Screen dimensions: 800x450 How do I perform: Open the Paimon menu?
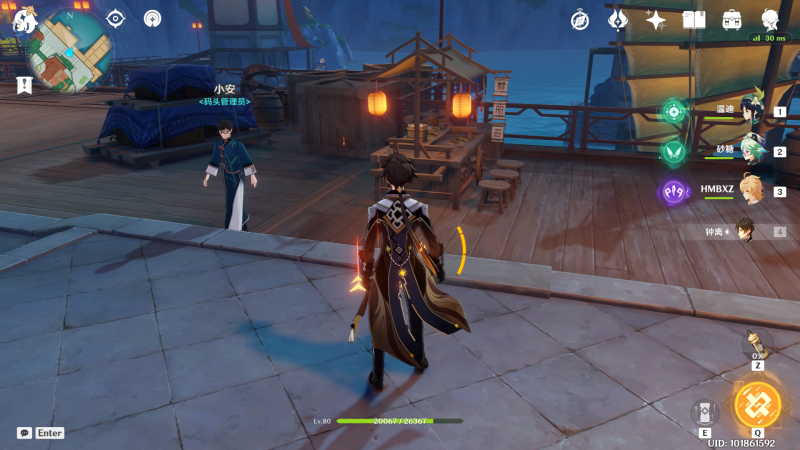click(x=24, y=19)
